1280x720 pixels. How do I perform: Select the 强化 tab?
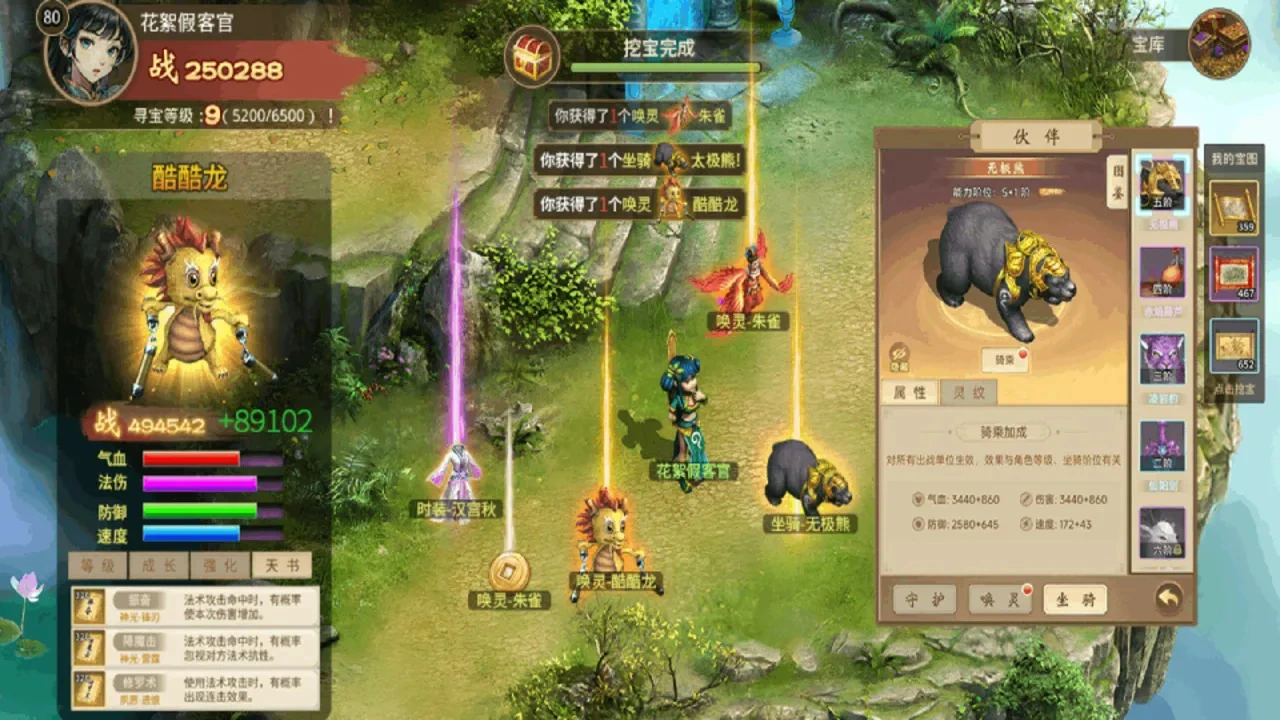[x=220, y=565]
